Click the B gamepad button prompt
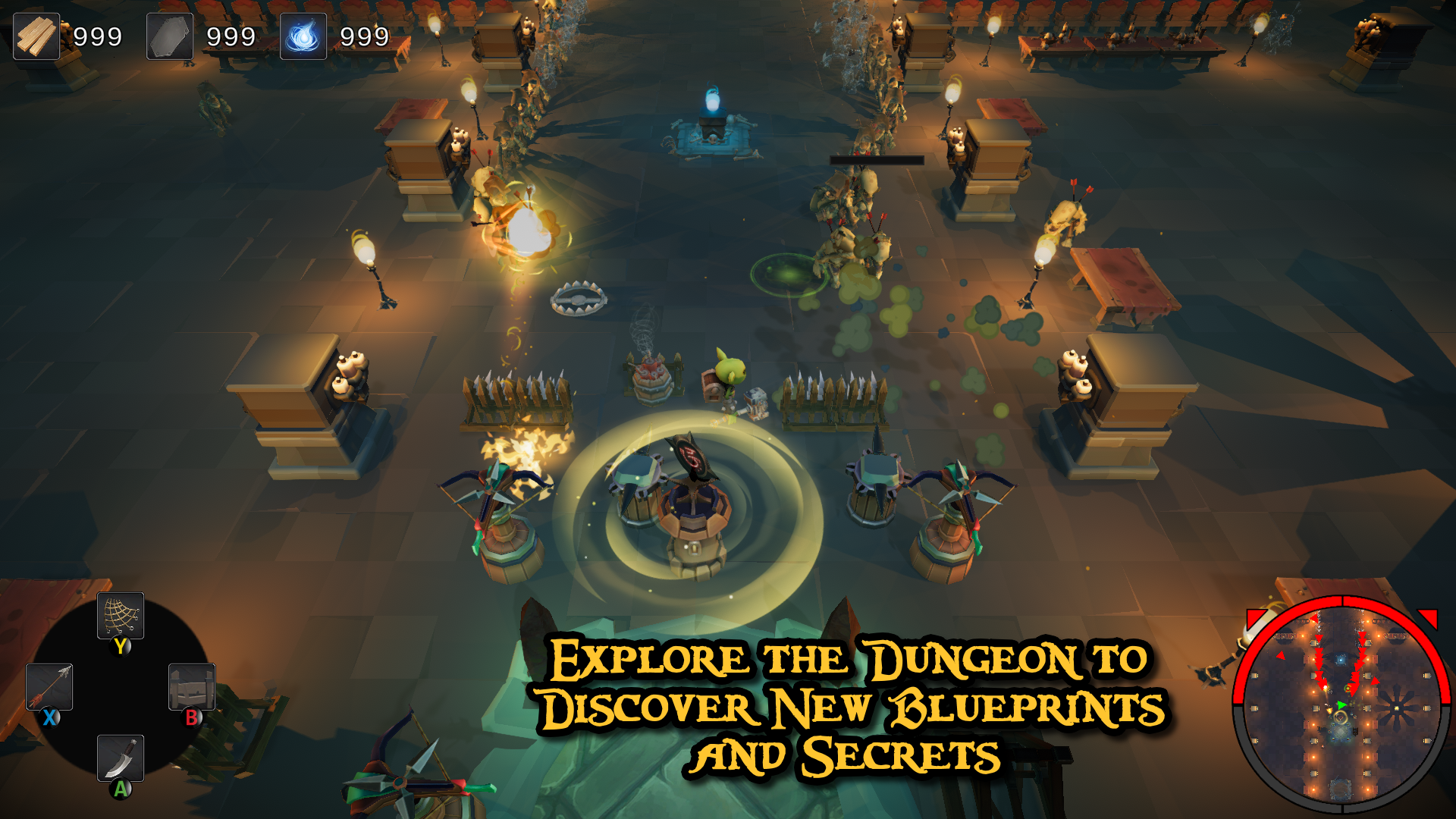1456x819 pixels. point(193,715)
